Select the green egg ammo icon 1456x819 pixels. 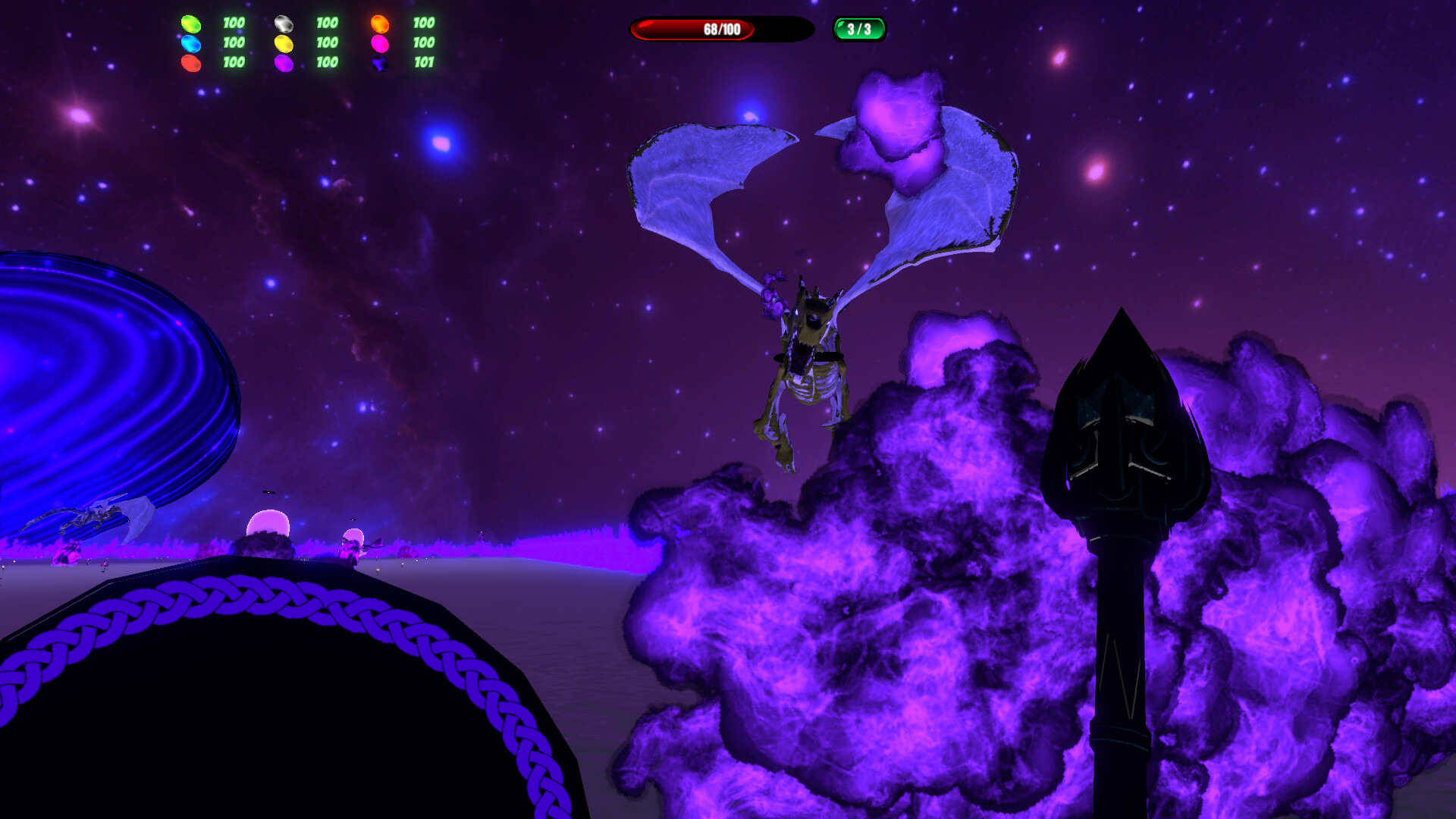coord(190,24)
